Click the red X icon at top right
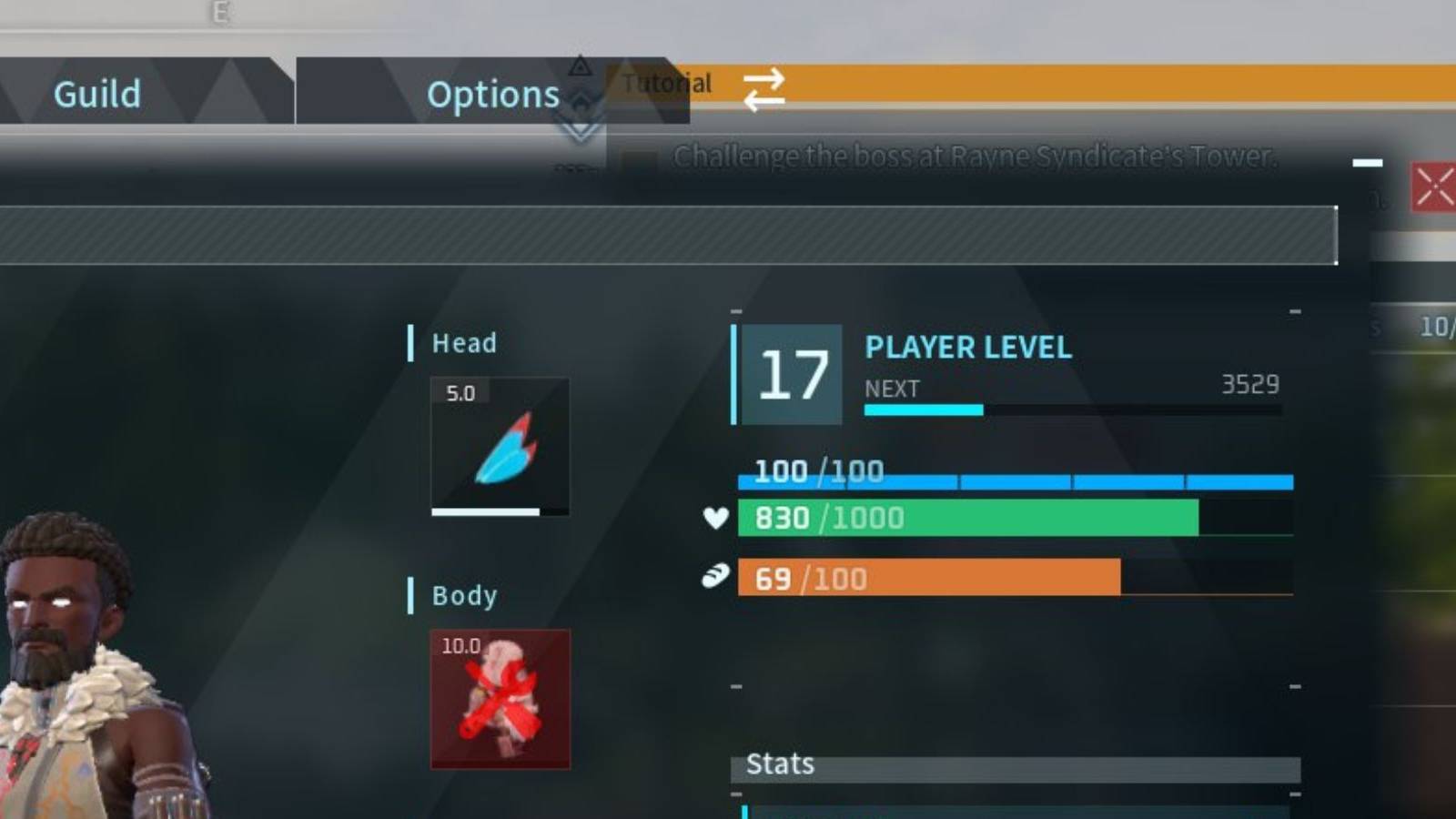Viewport: 1456px width, 819px height. pos(1436,187)
